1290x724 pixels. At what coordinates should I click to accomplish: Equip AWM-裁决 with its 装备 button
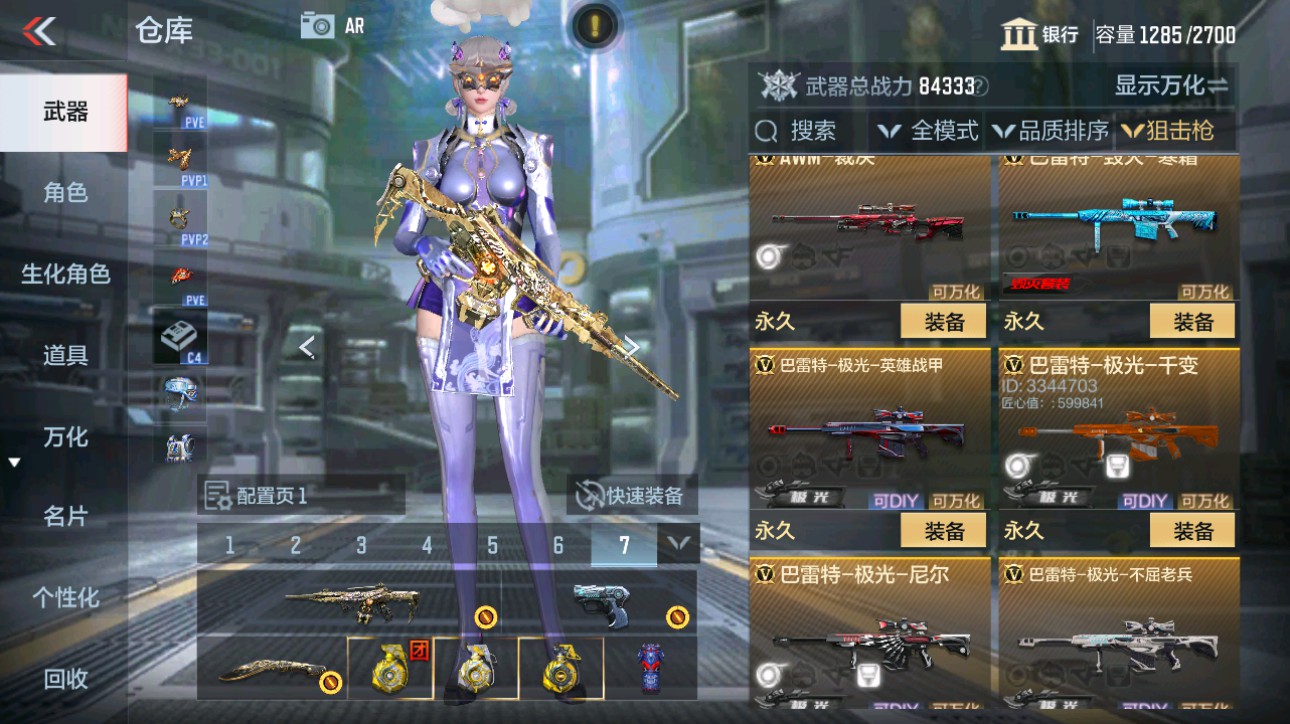[942, 321]
